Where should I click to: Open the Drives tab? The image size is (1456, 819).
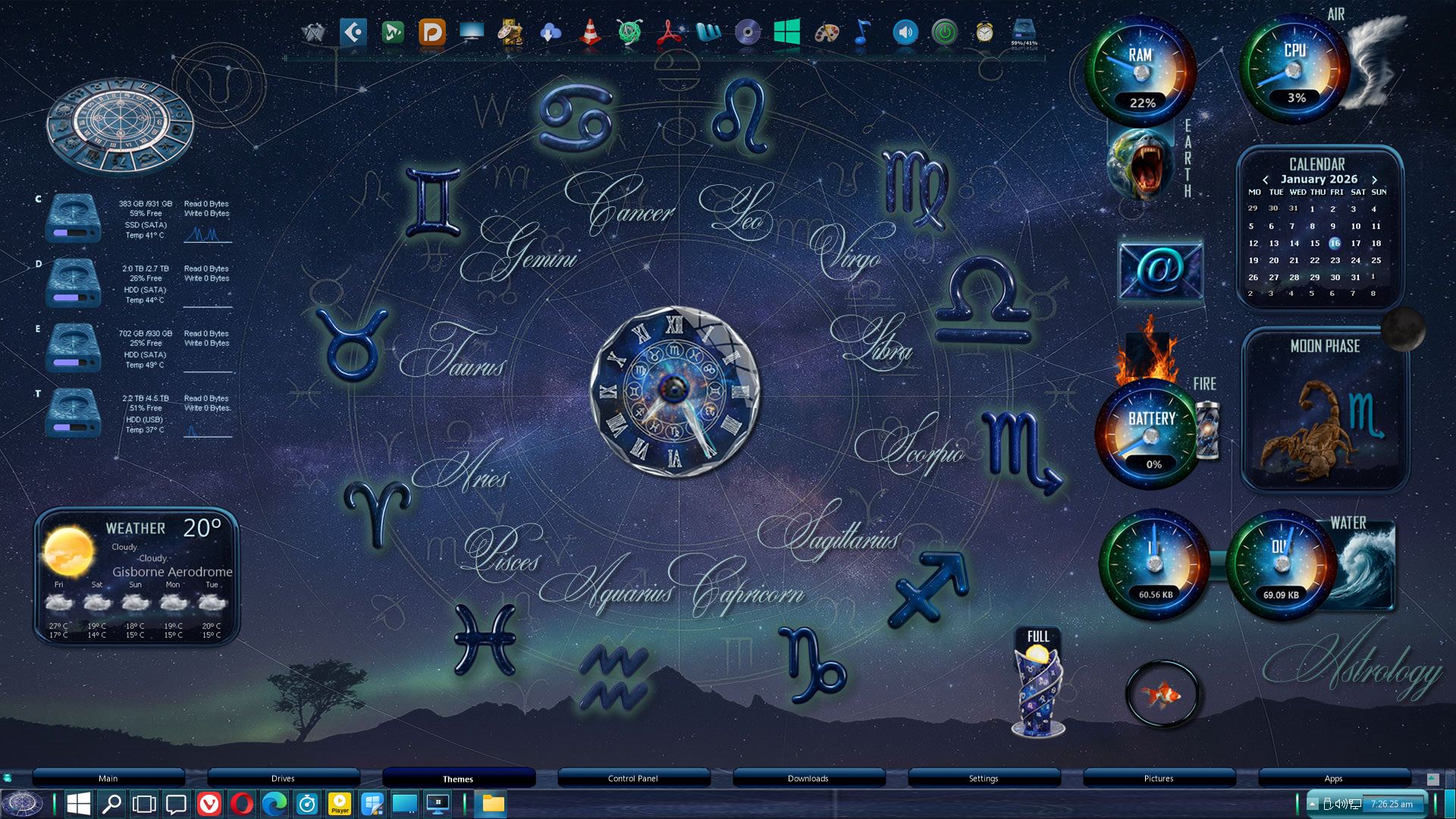[283, 779]
